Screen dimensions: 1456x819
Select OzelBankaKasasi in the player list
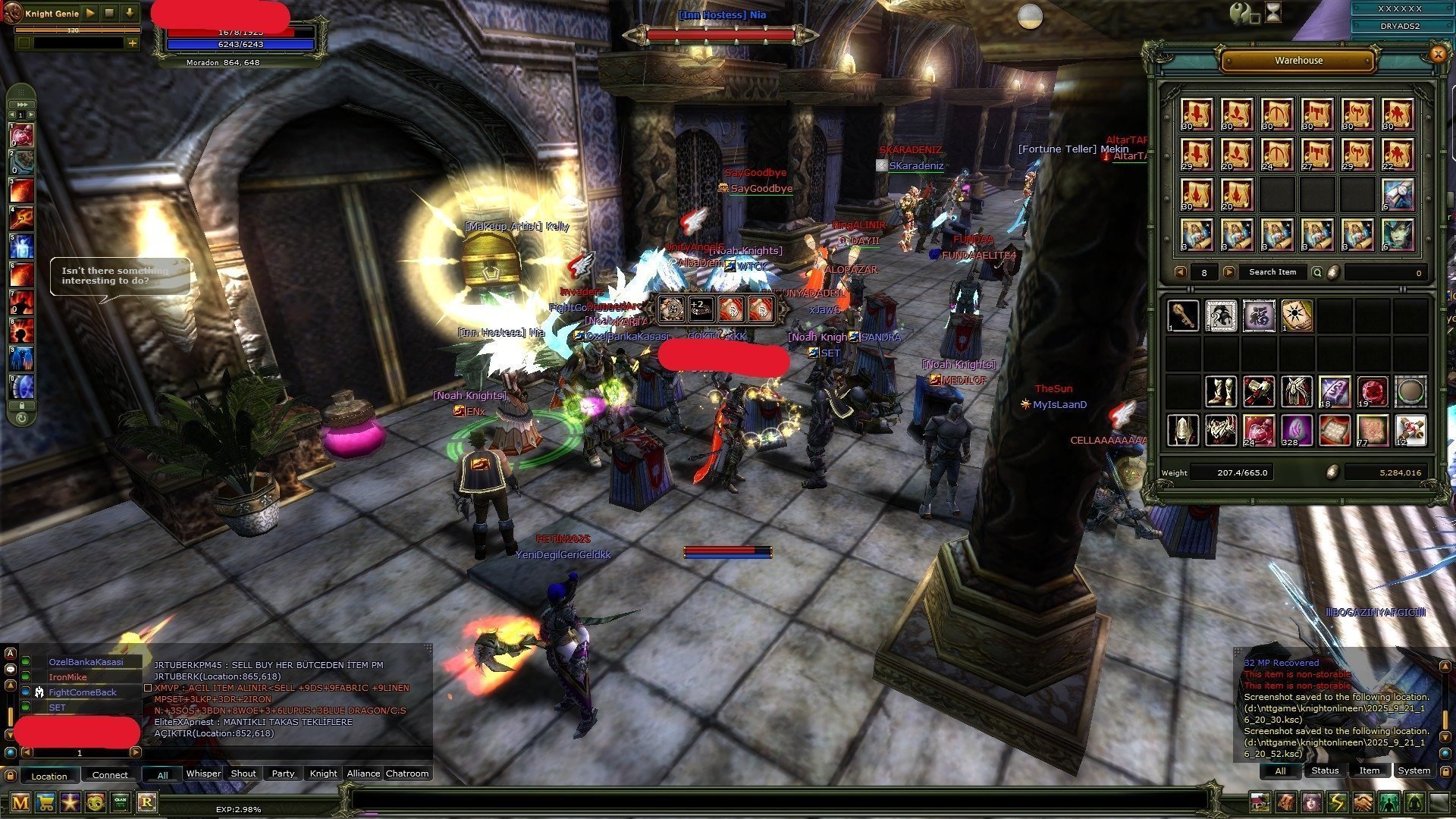[x=86, y=662]
